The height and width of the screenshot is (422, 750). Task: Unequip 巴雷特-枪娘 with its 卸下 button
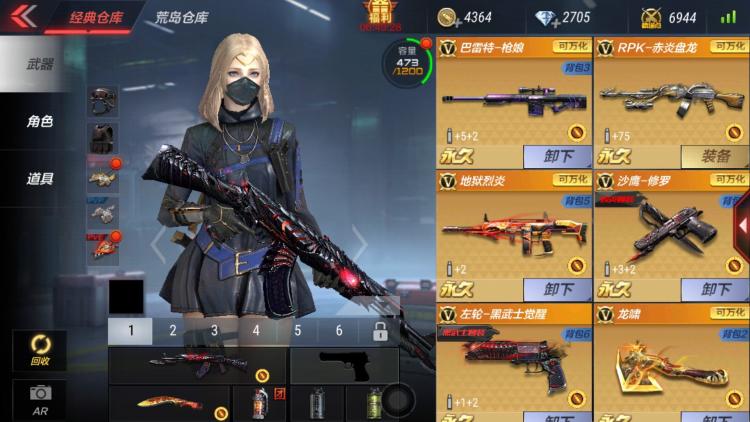[x=558, y=156]
